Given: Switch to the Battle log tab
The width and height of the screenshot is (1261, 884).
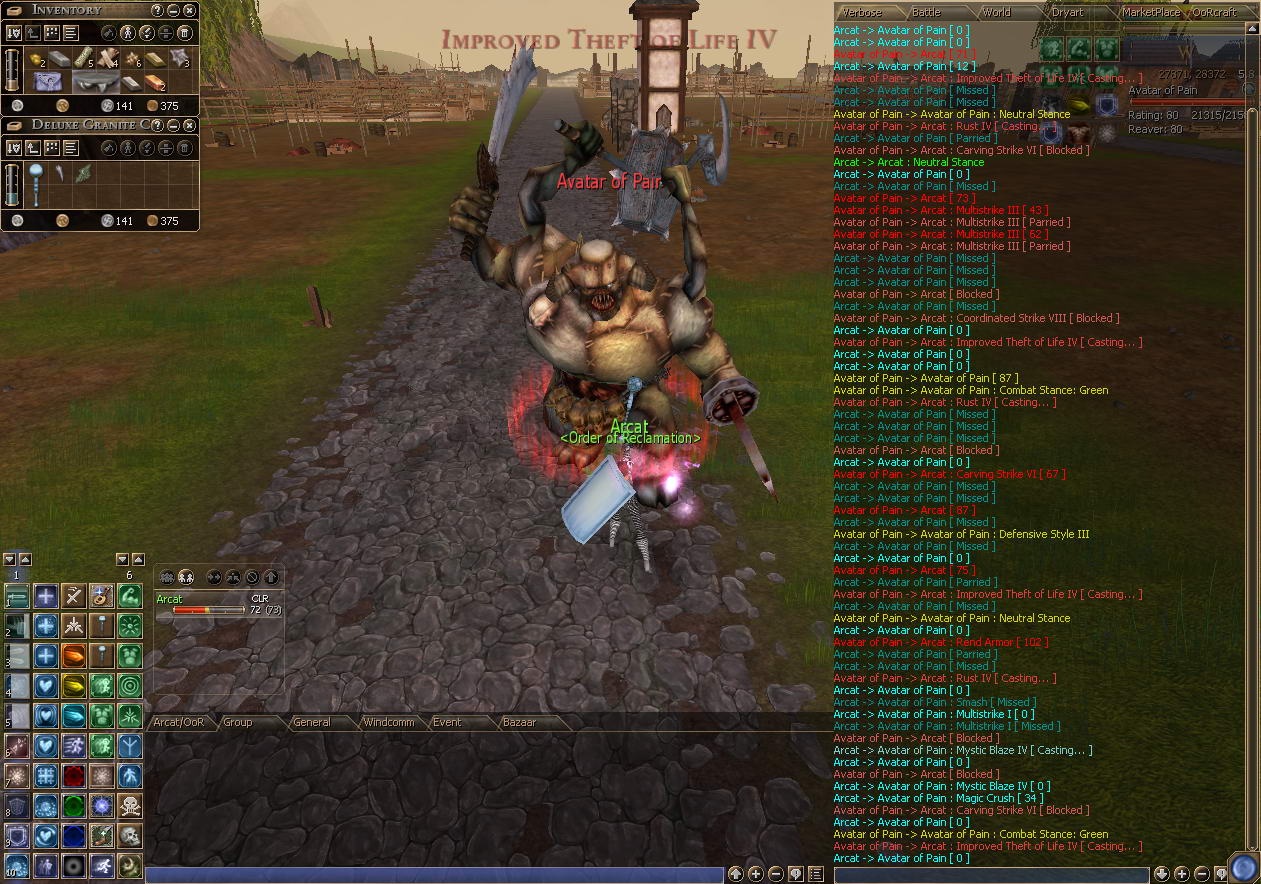Looking at the screenshot, I should click(926, 12).
